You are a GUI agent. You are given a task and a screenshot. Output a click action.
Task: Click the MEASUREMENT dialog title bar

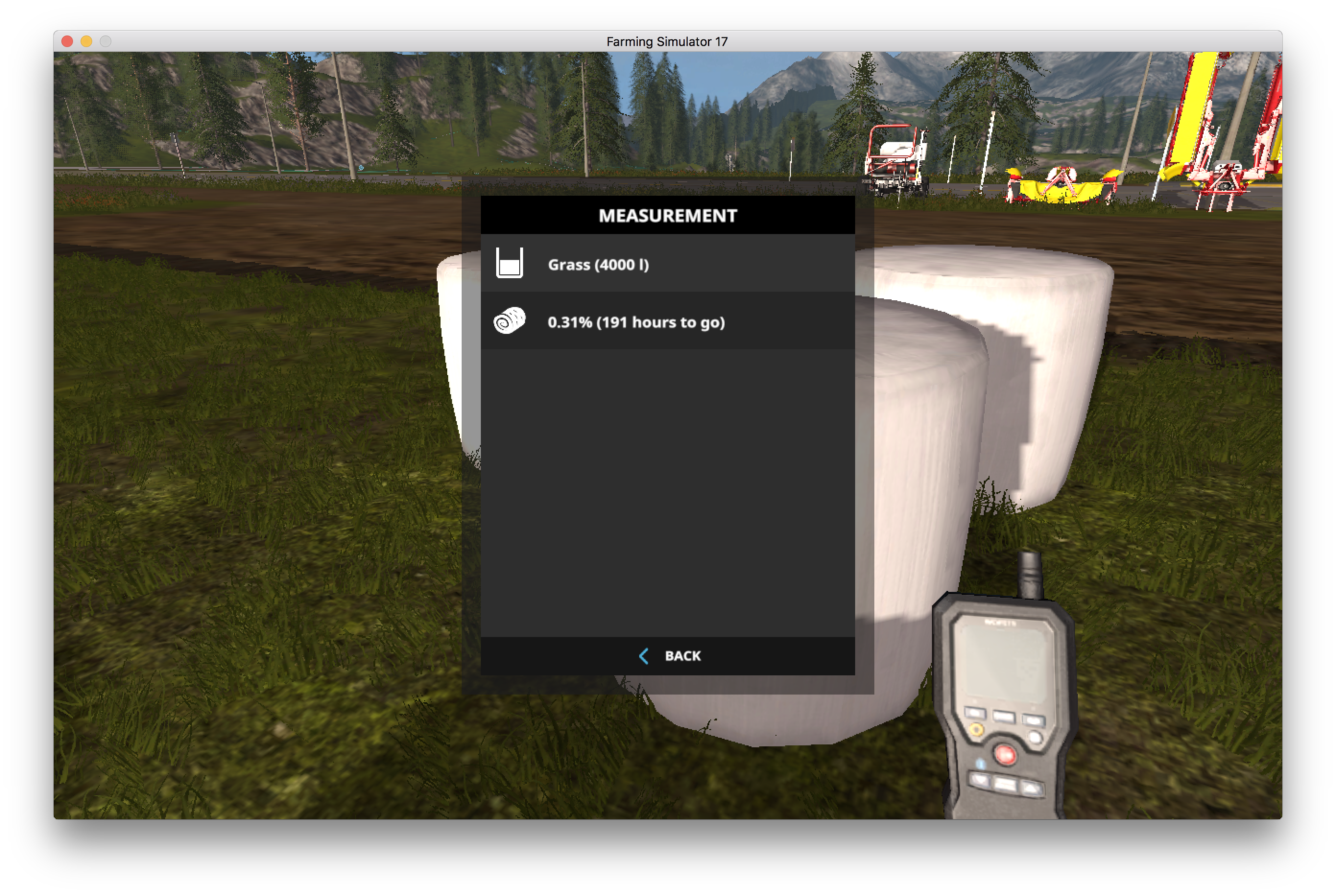(x=667, y=216)
